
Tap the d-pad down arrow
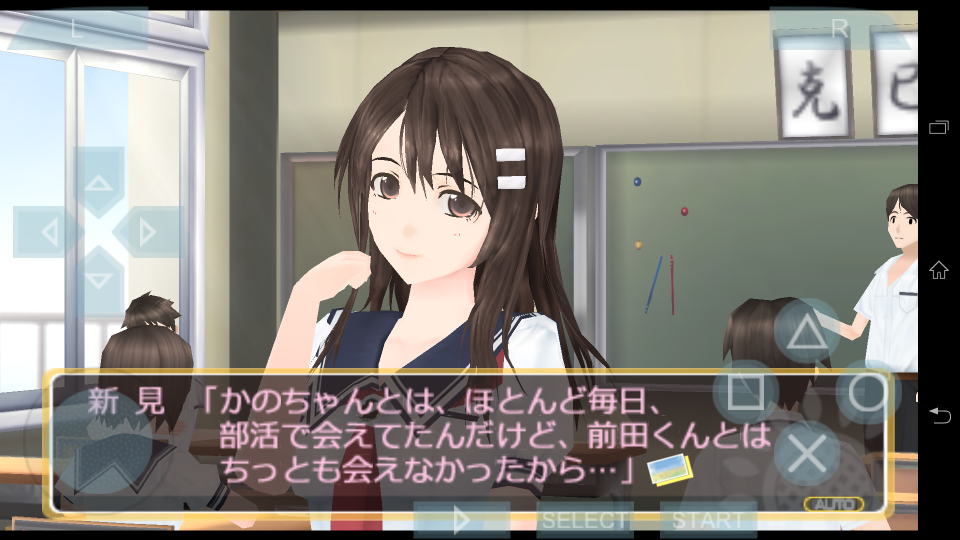tap(98, 280)
